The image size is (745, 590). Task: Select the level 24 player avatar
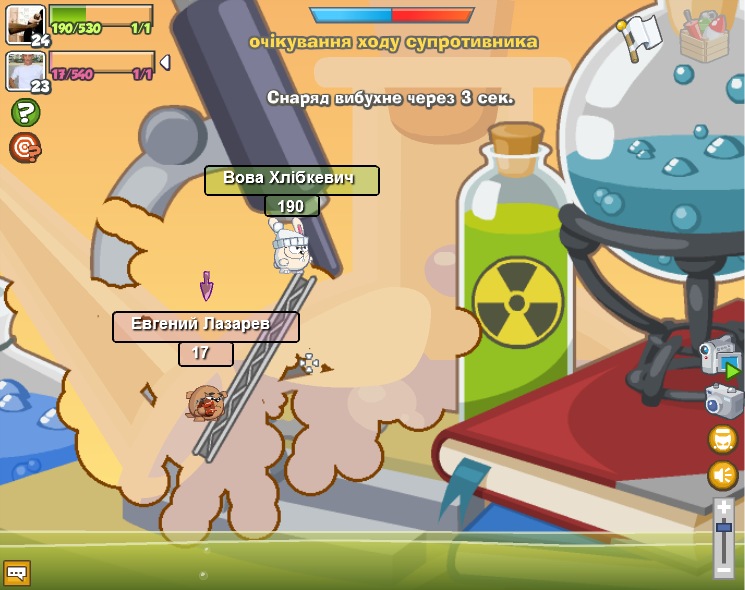click(26, 25)
